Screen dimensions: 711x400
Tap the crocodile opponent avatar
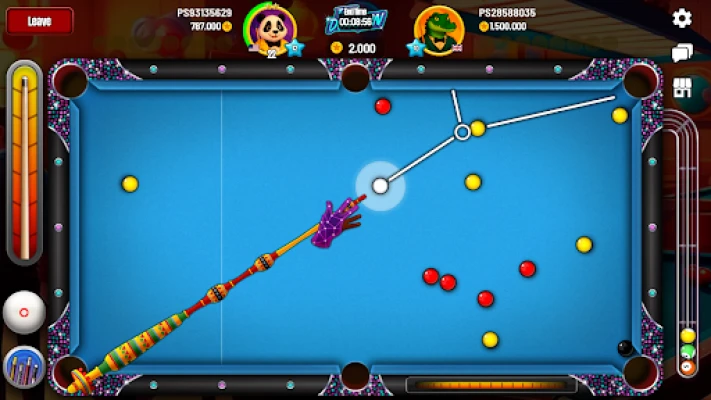(438, 28)
